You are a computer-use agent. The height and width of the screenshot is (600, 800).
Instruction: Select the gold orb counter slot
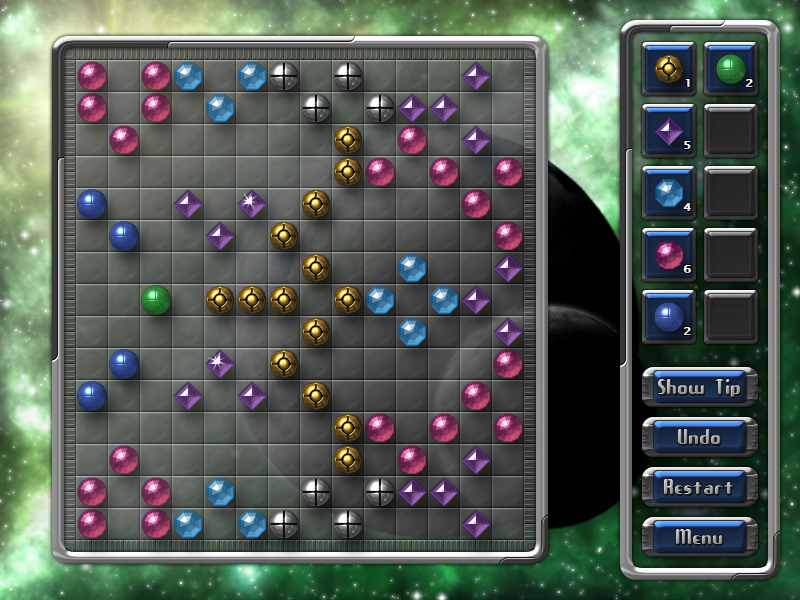point(668,68)
